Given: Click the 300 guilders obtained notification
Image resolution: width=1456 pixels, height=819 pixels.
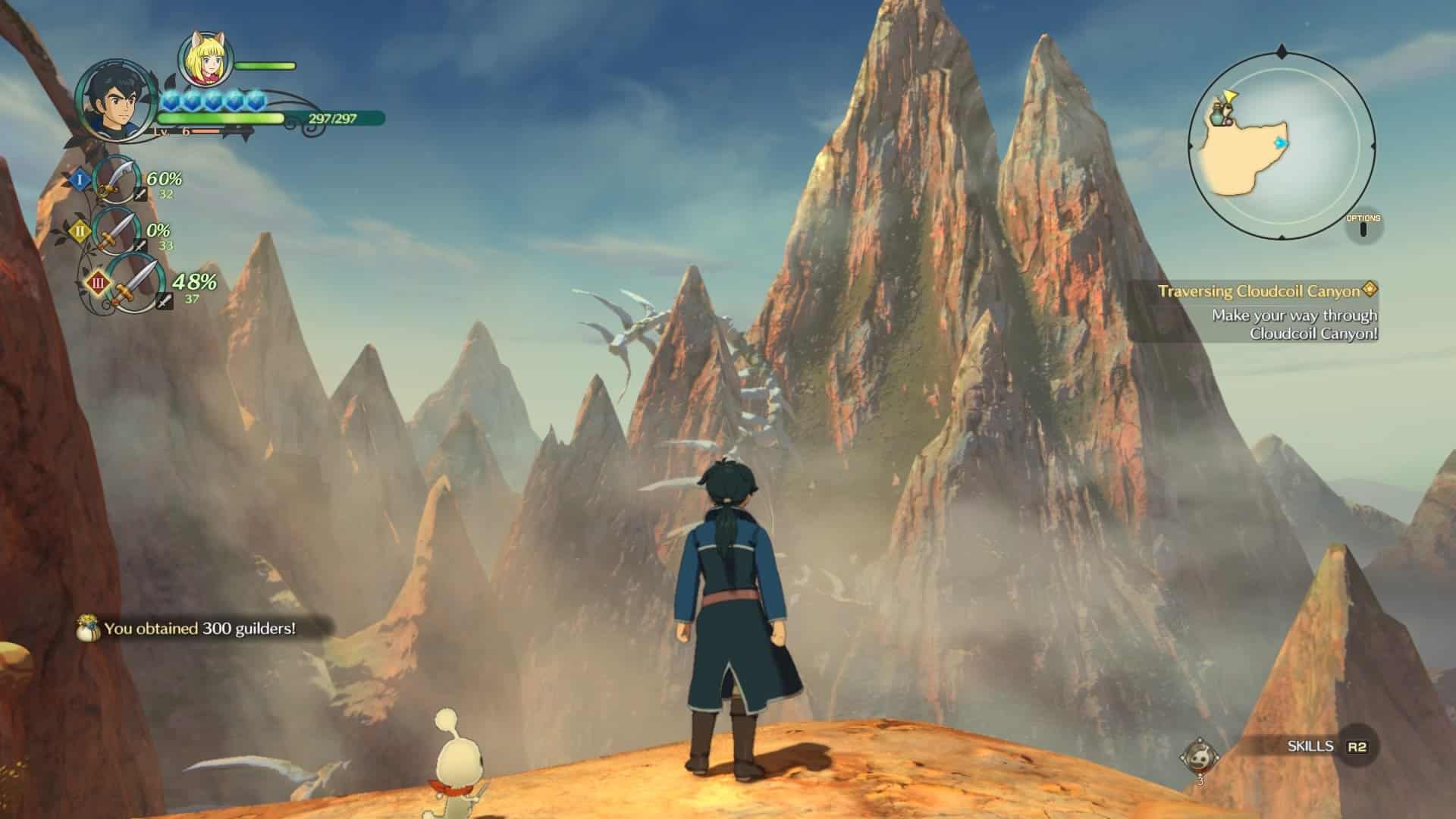Looking at the screenshot, I should click(x=199, y=629).
